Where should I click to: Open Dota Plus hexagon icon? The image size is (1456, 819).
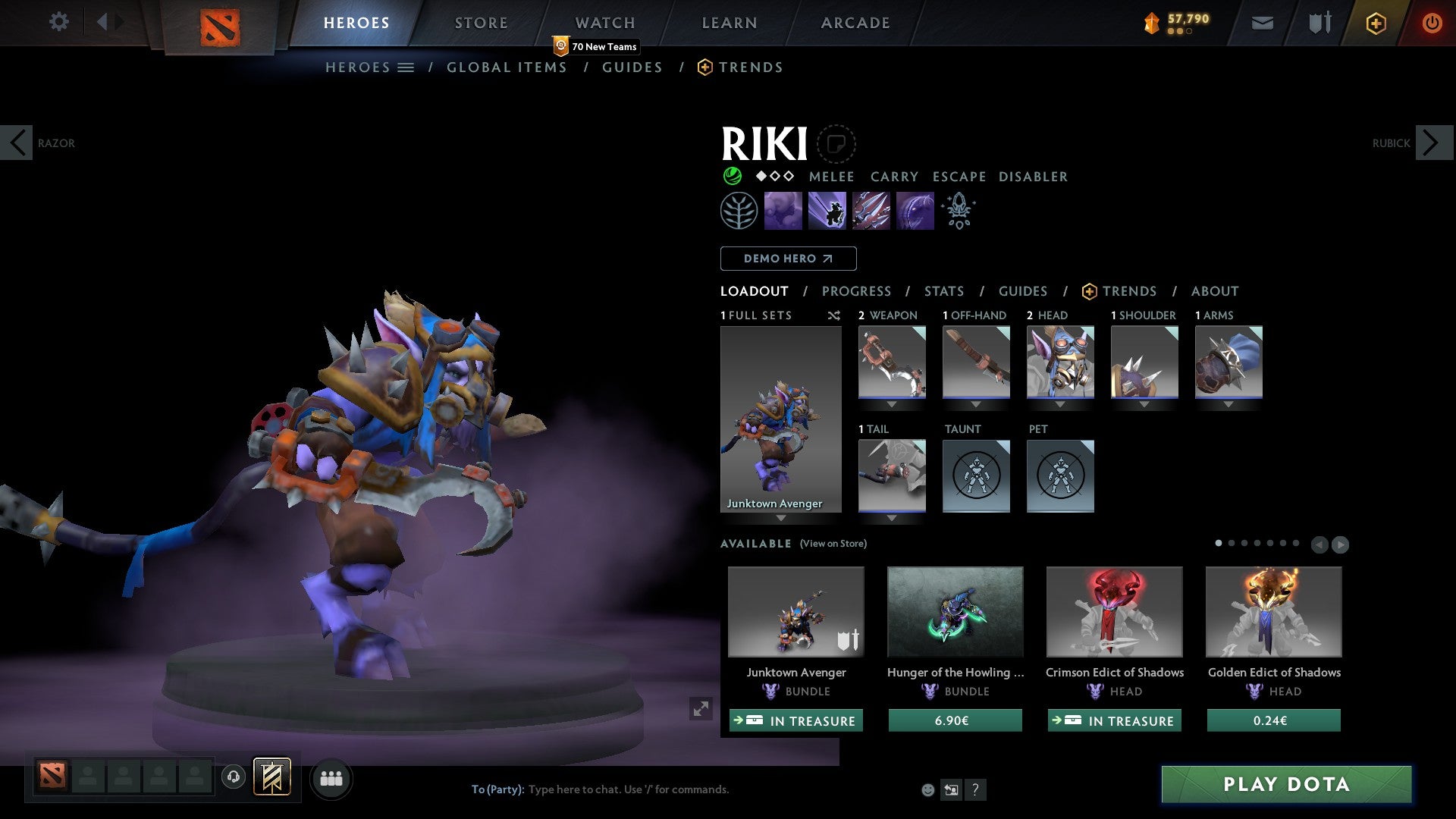click(x=1375, y=23)
